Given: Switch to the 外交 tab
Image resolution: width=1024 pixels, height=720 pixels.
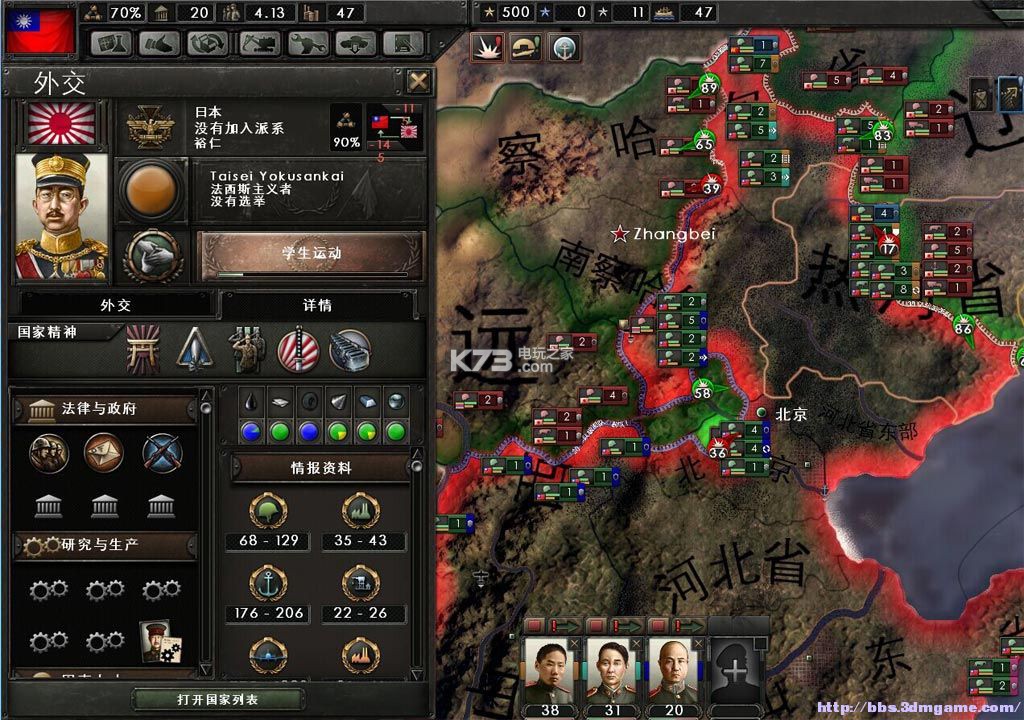Looking at the screenshot, I should [x=115, y=305].
